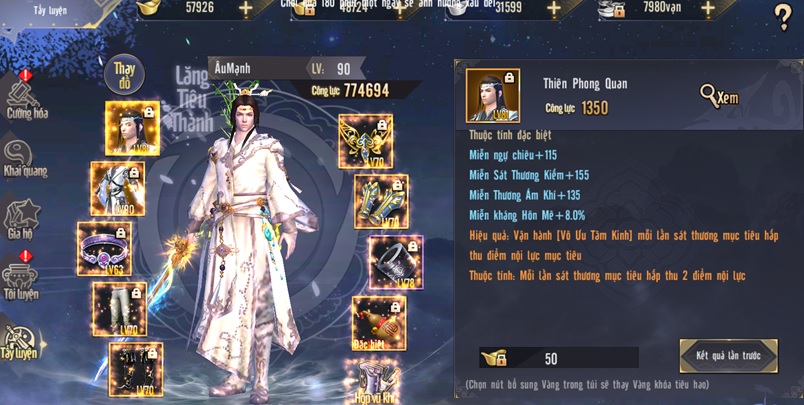This screenshot has width=804, height=405.
Task: Click Kết quả lần trước button
Action: (728, 356)
